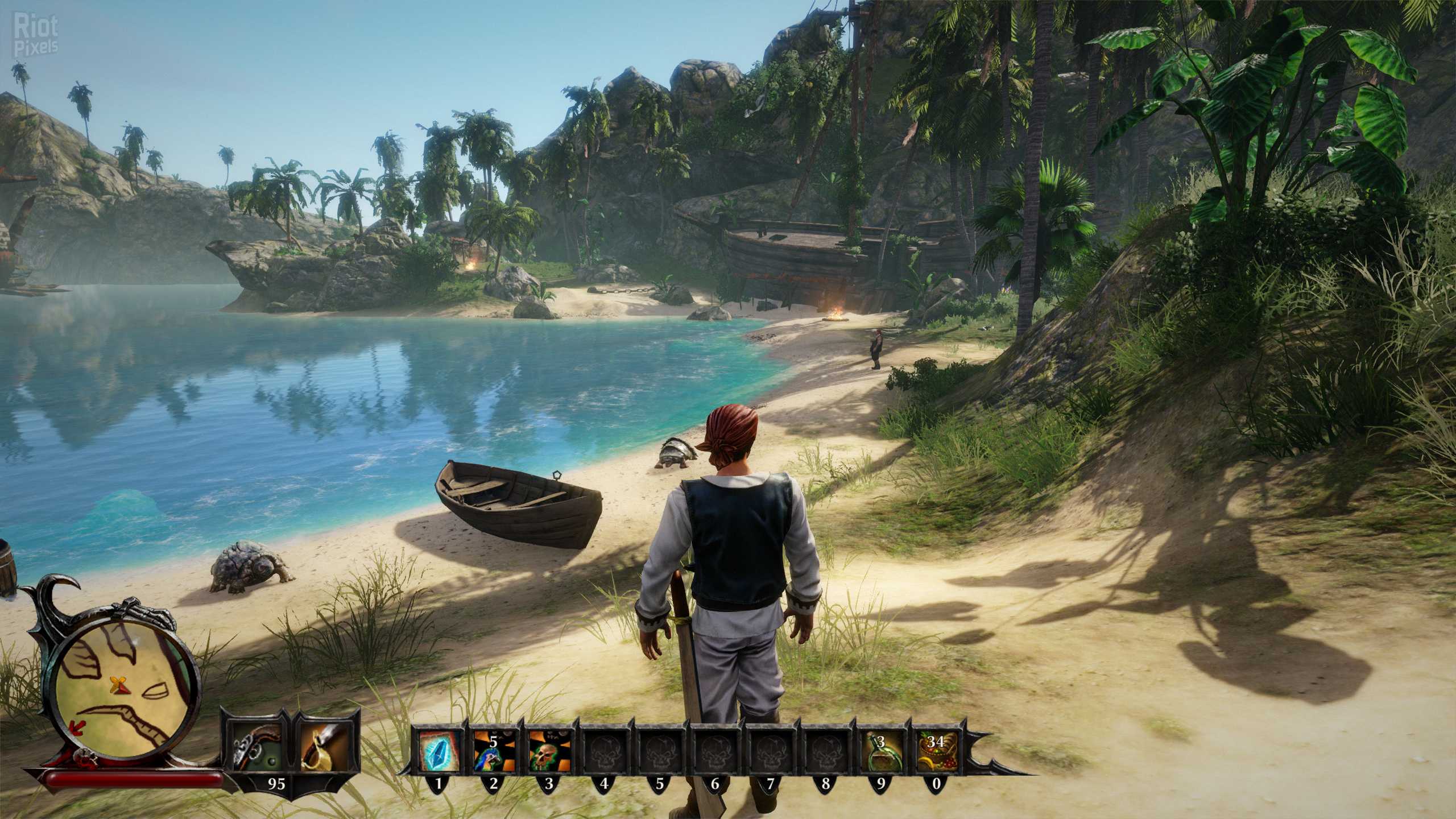Activate the parrot item in slot 2
The height and width of the screenshot is (819, 1456).
tap(494, 749)
